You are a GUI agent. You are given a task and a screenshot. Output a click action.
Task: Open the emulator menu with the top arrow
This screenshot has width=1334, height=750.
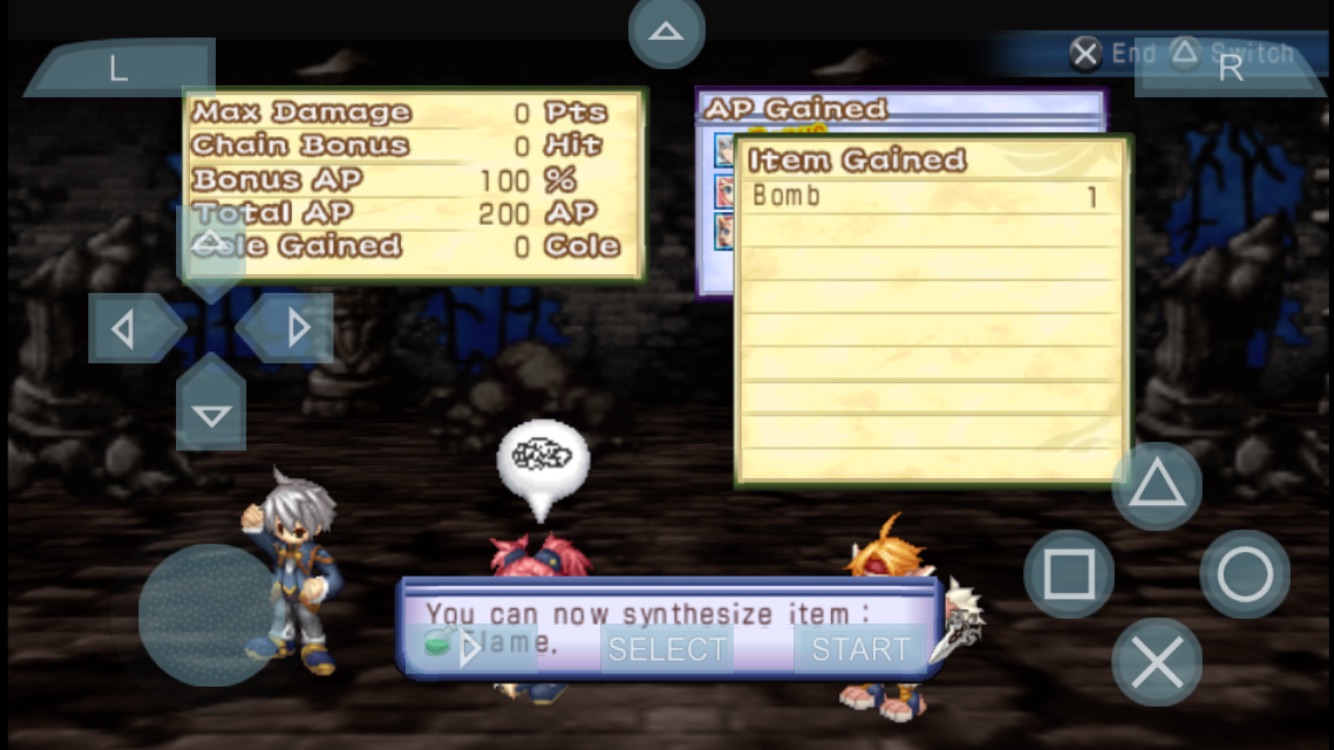tap(666, 32)
